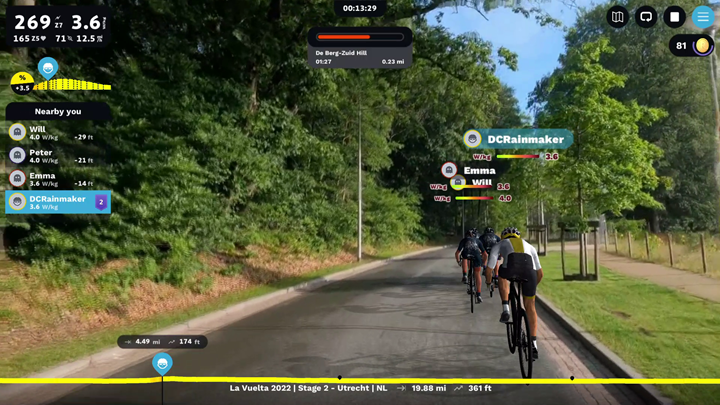Stop the ride with the square button

675,17
